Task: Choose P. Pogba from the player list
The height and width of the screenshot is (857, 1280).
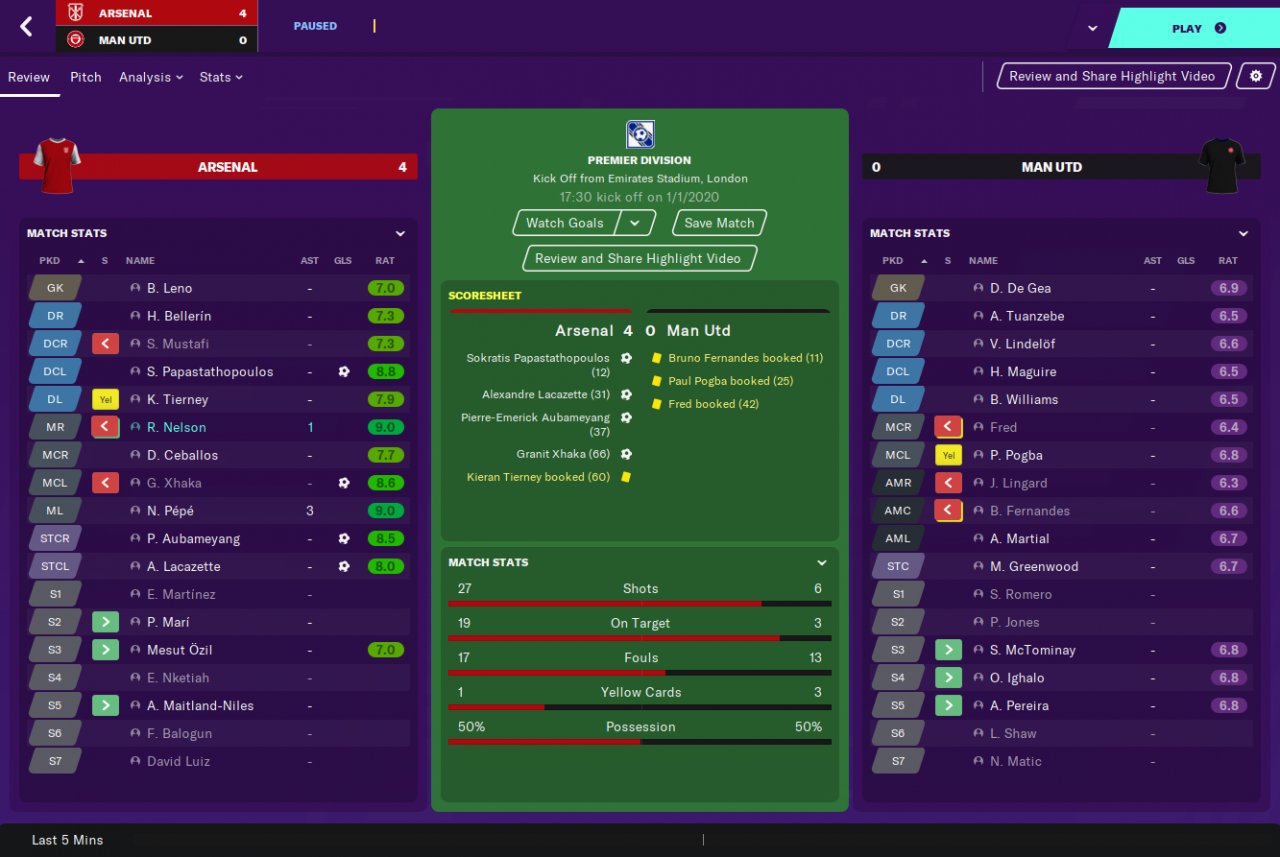Action: 1016,455
